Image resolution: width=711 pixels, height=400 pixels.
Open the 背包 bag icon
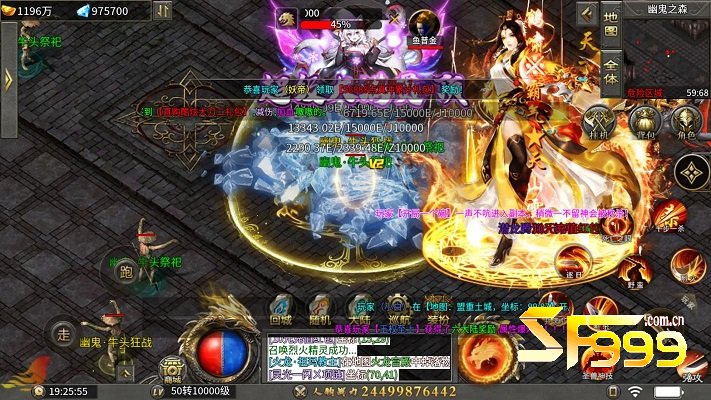644,120
